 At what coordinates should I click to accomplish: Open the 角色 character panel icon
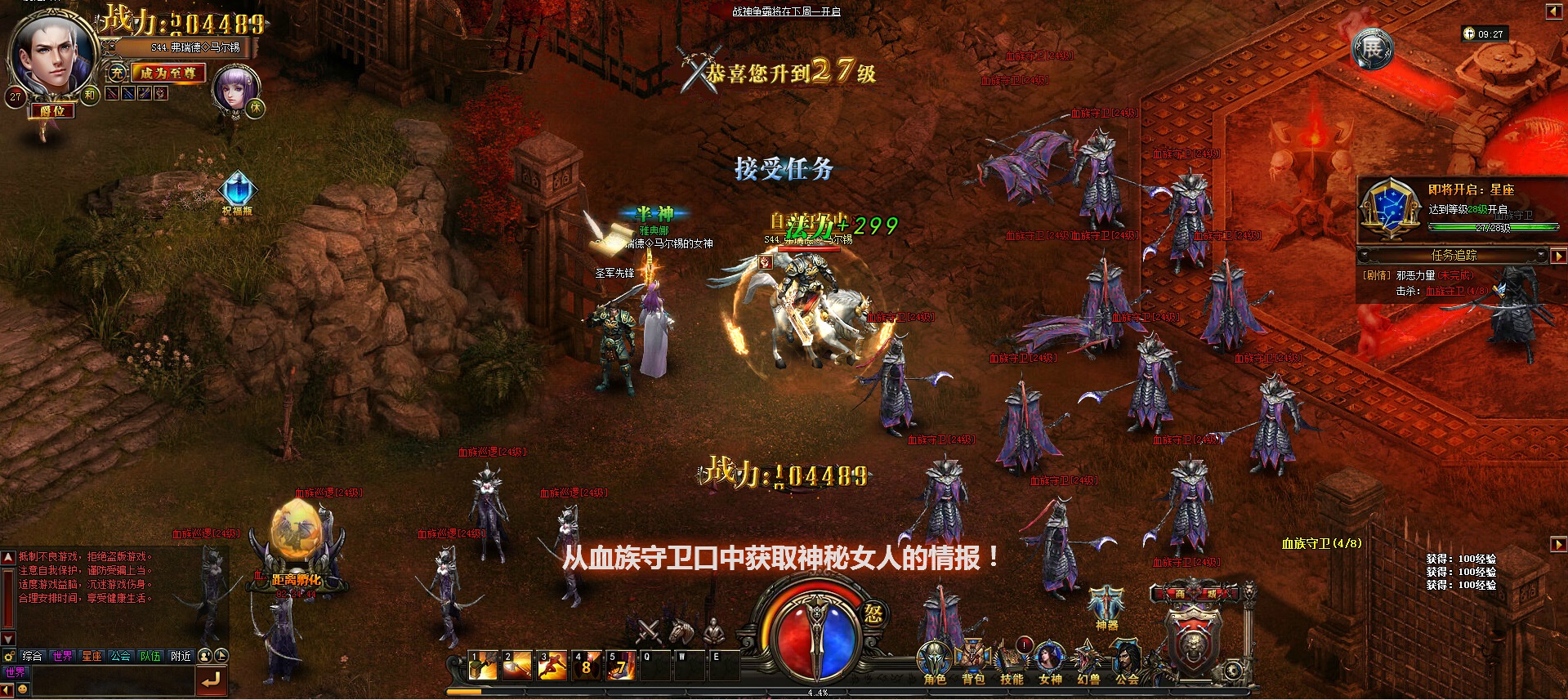934,657
